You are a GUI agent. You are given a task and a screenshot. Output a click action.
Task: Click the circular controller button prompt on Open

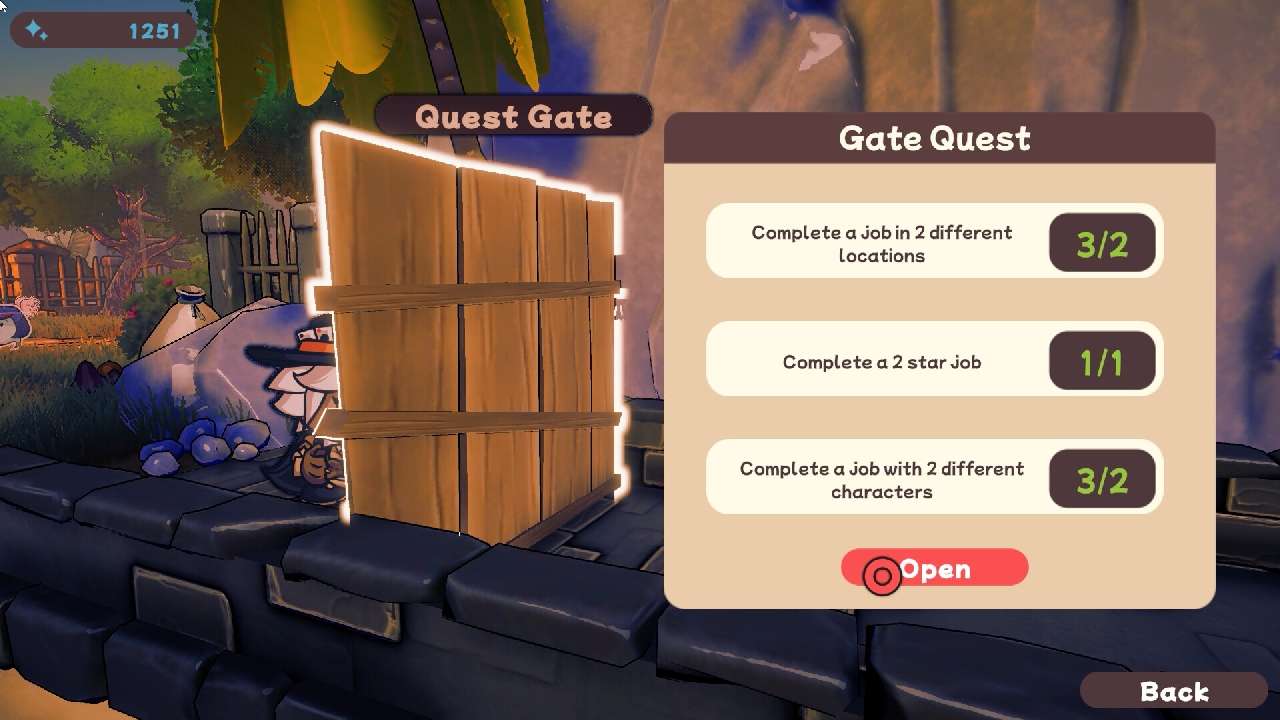[881, 575]
